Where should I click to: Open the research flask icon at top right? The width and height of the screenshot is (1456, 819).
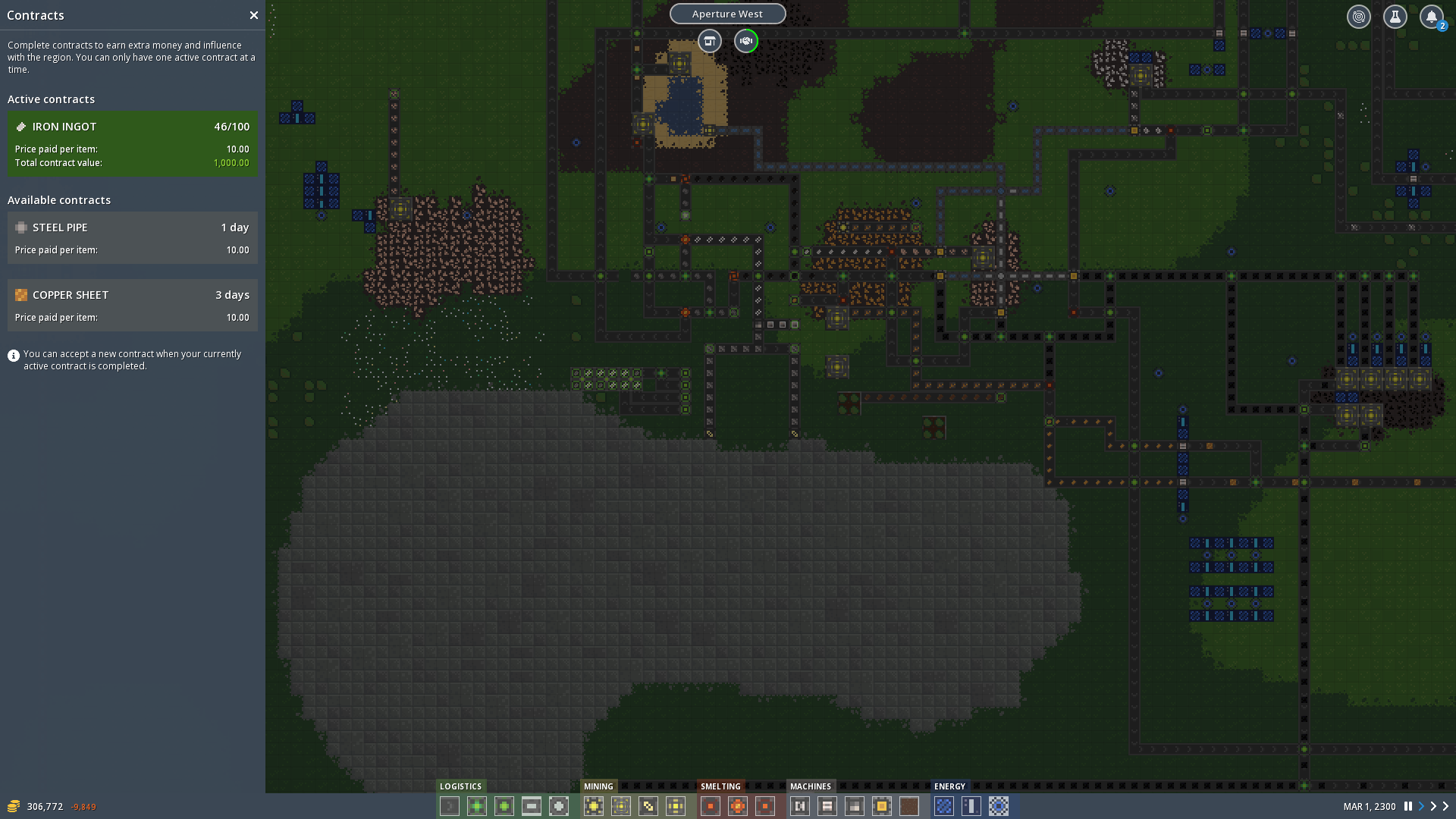pyautogui.click(x=1395, y=16)
